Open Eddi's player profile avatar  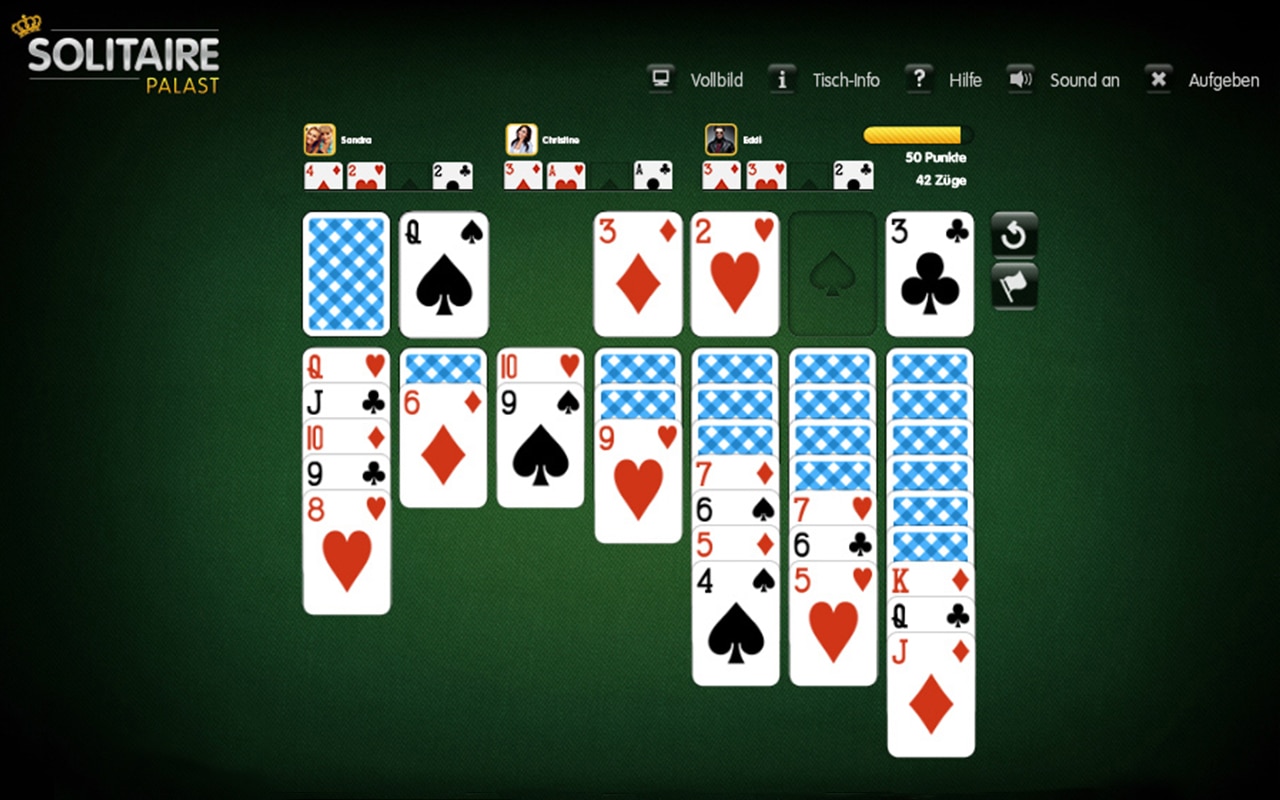point(720,137)
